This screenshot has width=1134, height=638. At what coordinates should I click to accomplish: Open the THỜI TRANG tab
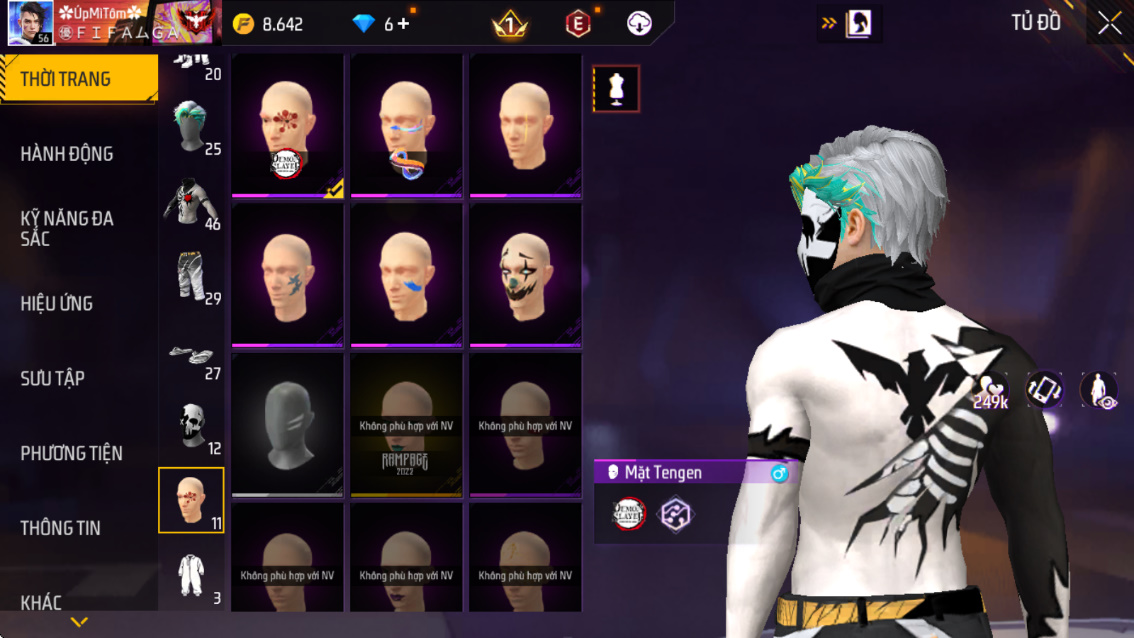pyautogui.click(x=78, y=79)
